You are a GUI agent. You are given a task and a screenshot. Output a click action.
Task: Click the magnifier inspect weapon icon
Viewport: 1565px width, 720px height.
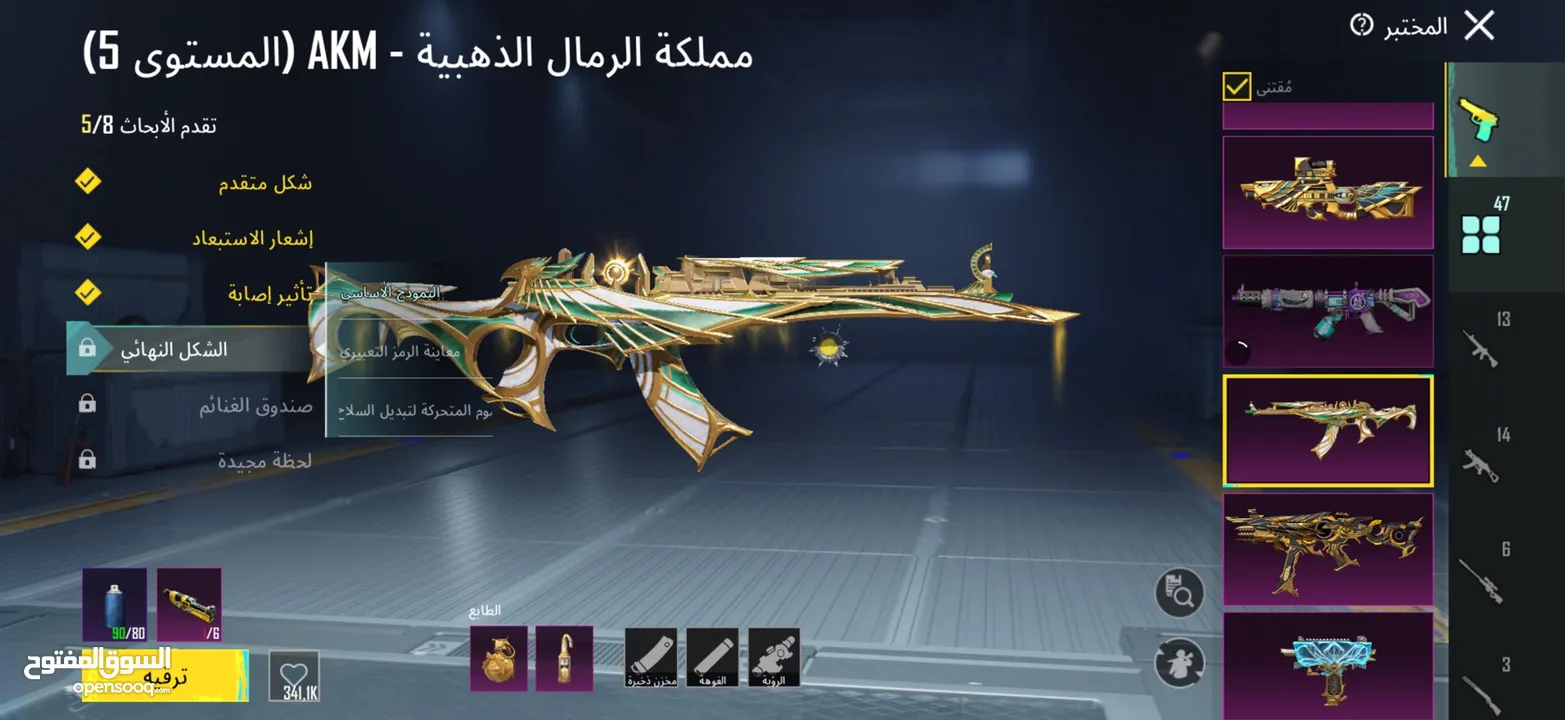[x=1179, y=594]
